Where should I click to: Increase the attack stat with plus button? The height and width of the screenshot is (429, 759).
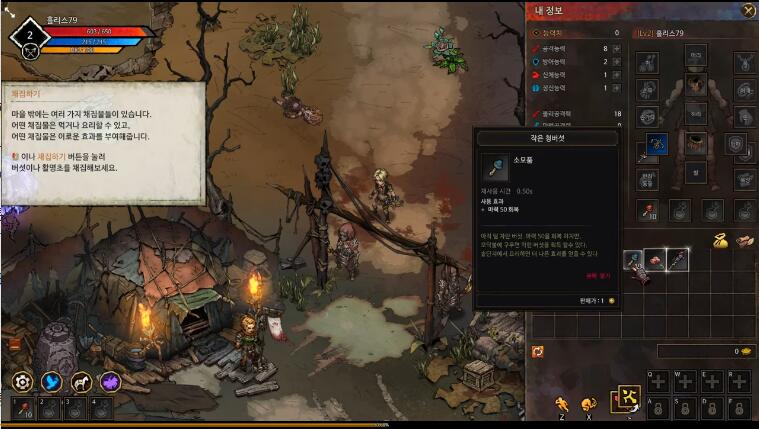[x=616, y=48]
